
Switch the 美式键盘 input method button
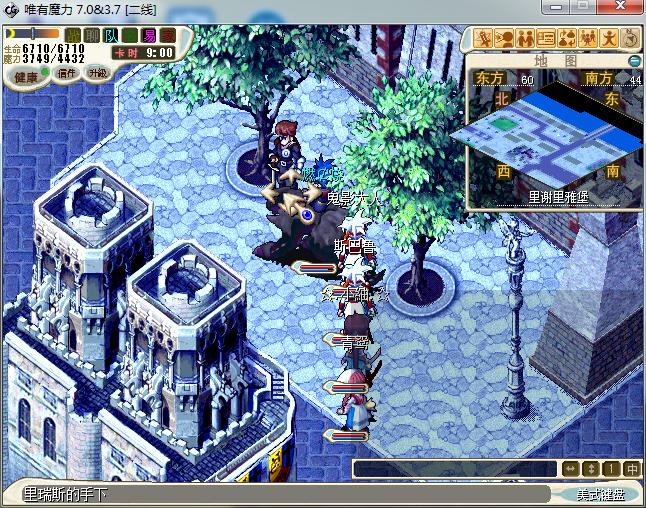600,495
